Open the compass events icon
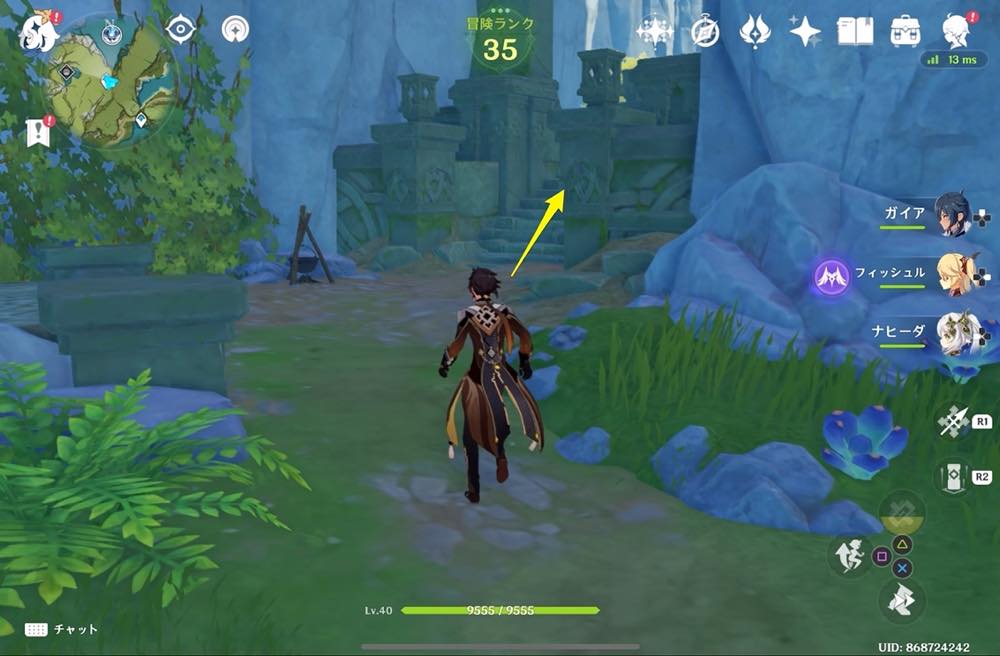The width and height of the screenshot is (1000, 656). click(705, 32)
